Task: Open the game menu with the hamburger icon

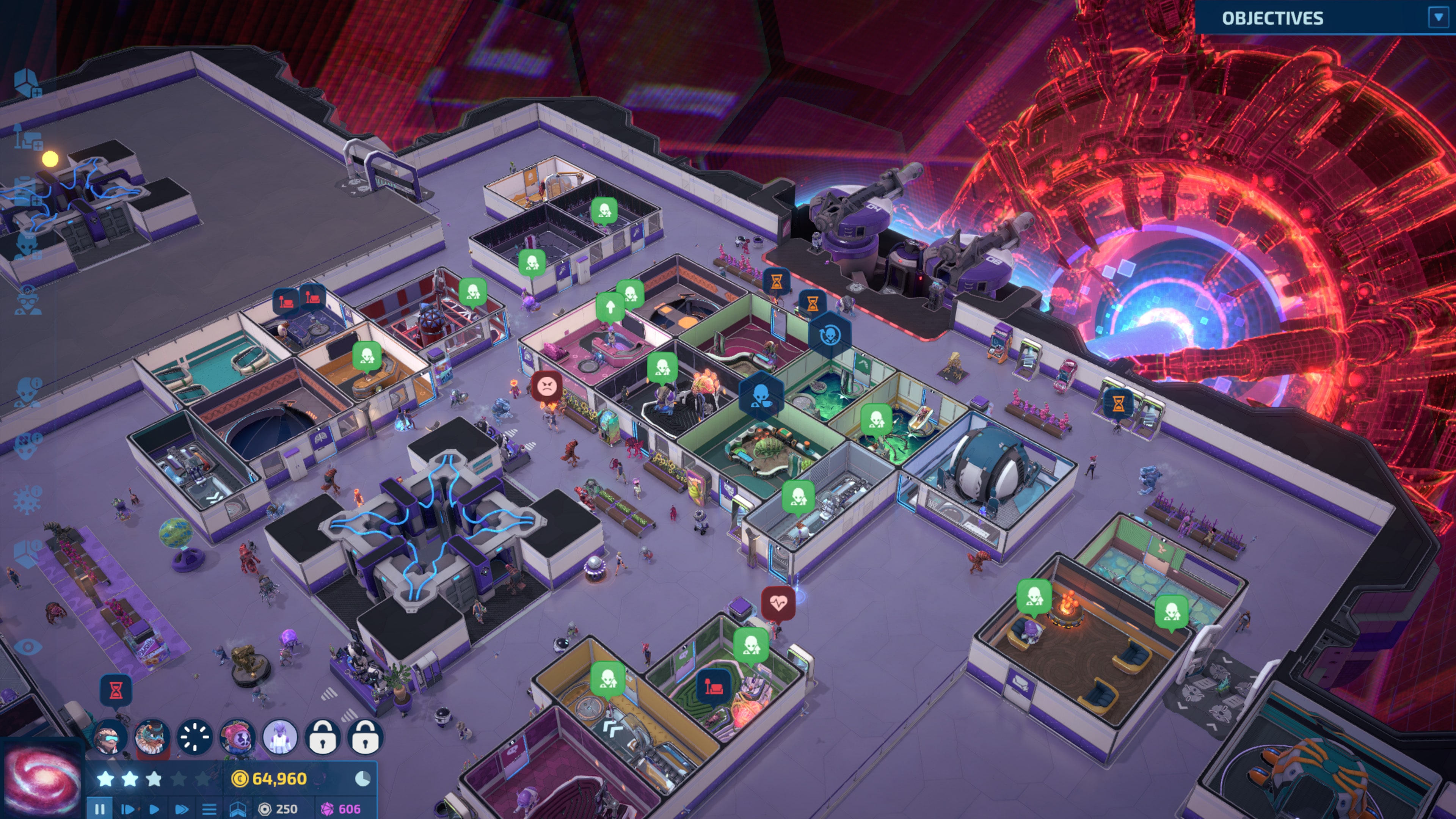Action: point(209,809)
